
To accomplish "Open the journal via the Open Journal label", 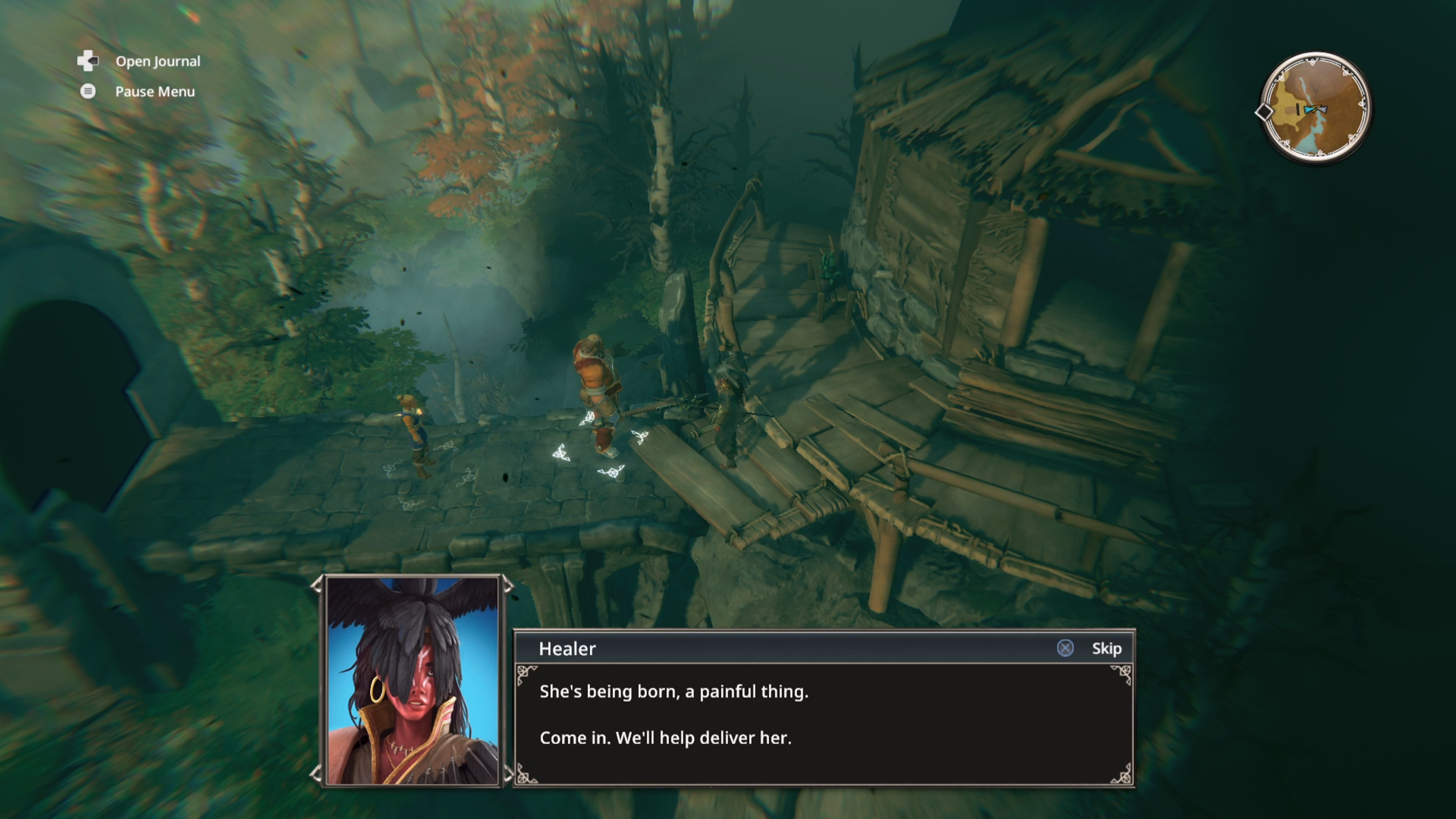I will (157, 61).
